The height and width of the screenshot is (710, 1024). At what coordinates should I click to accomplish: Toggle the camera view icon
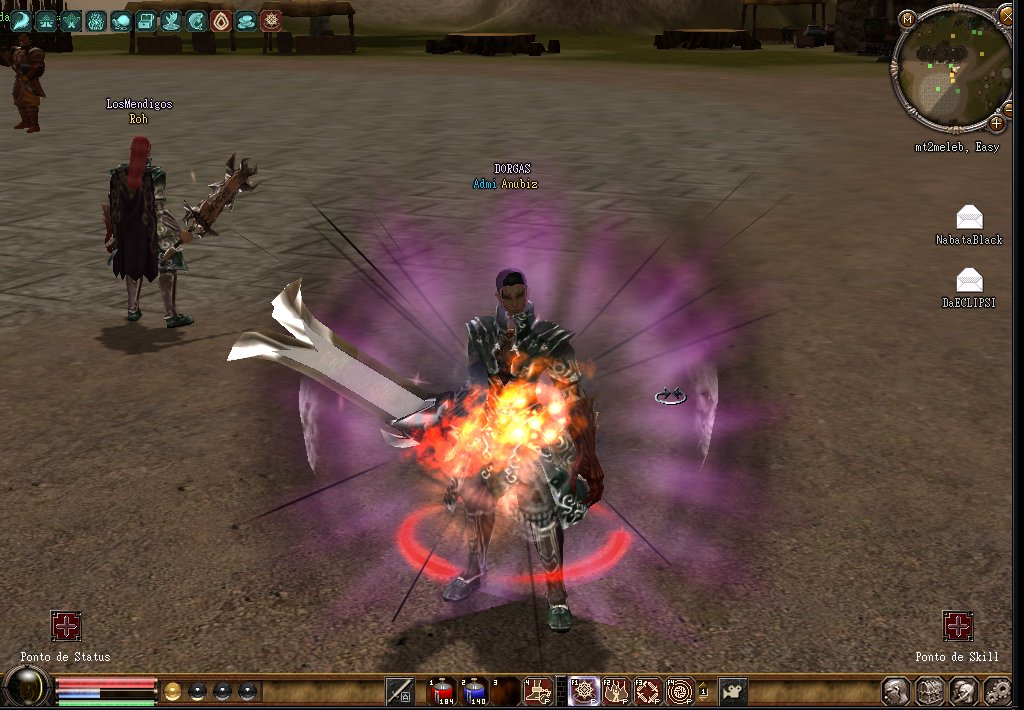[x=734, y=690]
